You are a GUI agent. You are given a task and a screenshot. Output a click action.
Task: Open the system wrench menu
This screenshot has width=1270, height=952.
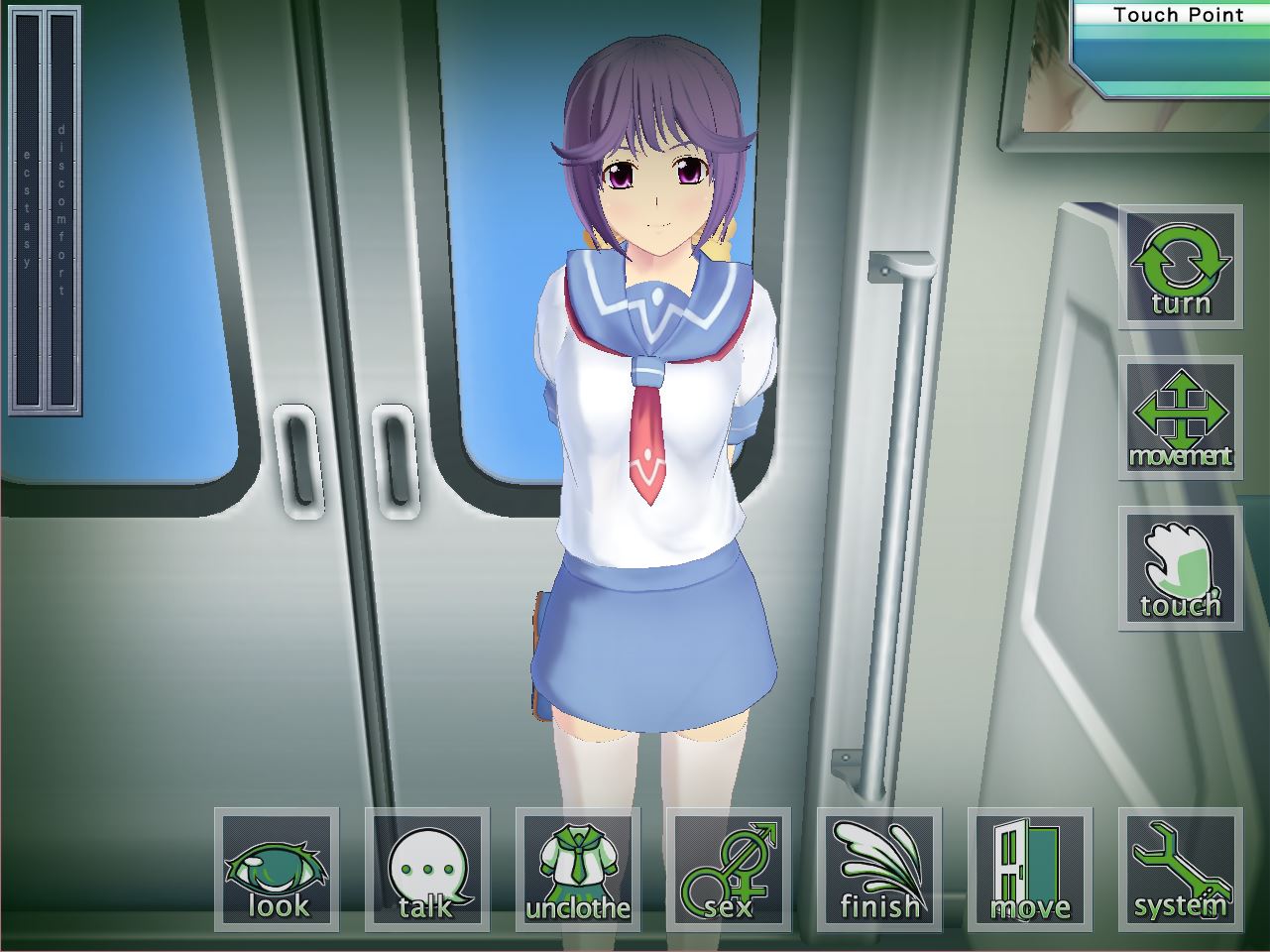pyautogui.click(x=1181, y=870)
